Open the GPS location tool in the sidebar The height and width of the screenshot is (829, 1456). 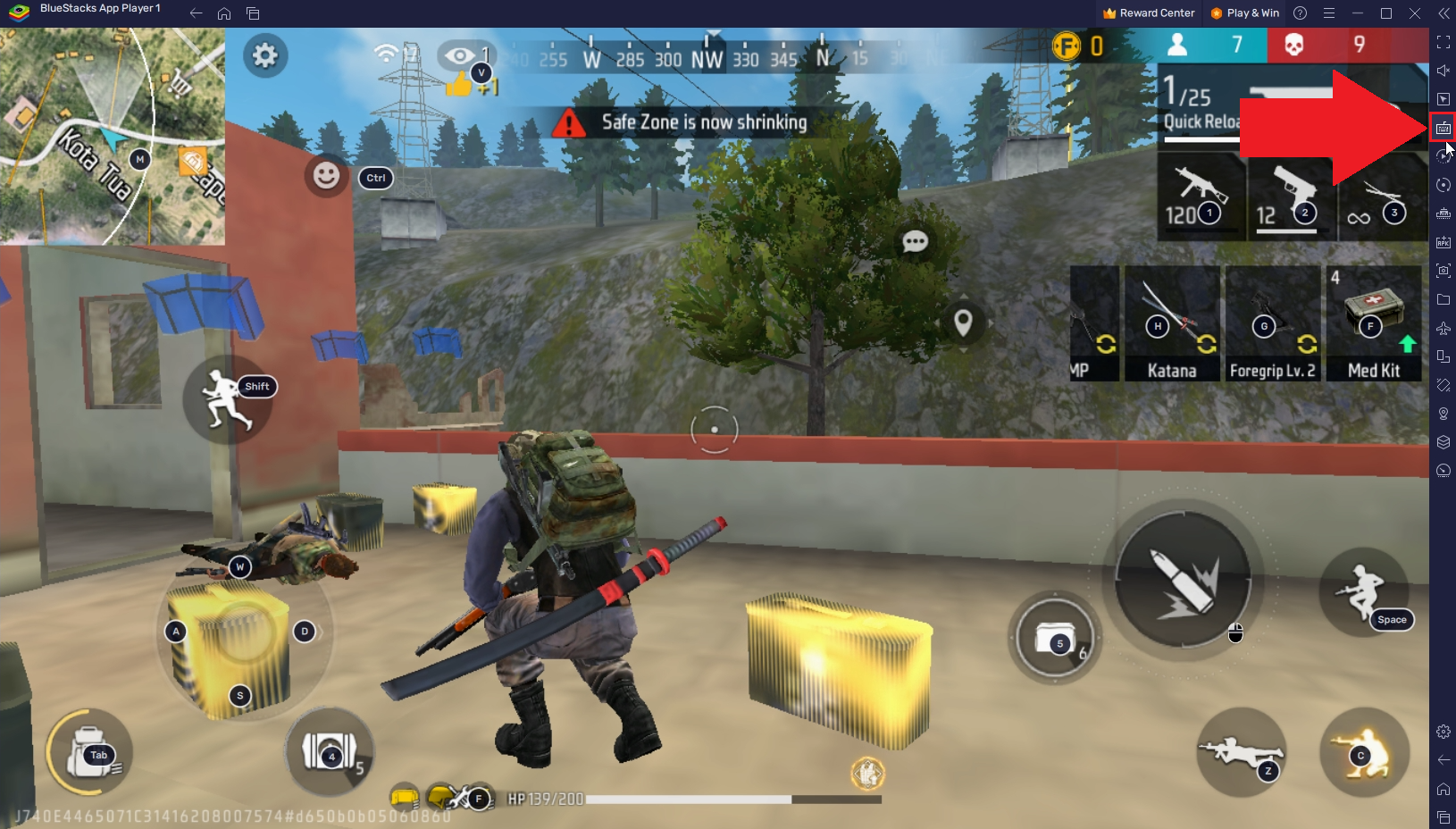pyautogui.click(x=1443, y=413)
